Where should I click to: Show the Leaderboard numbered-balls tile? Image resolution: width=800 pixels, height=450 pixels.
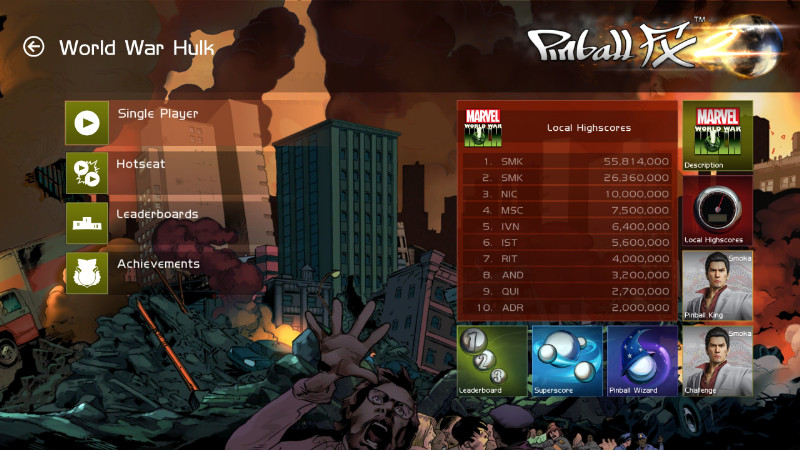492,360
